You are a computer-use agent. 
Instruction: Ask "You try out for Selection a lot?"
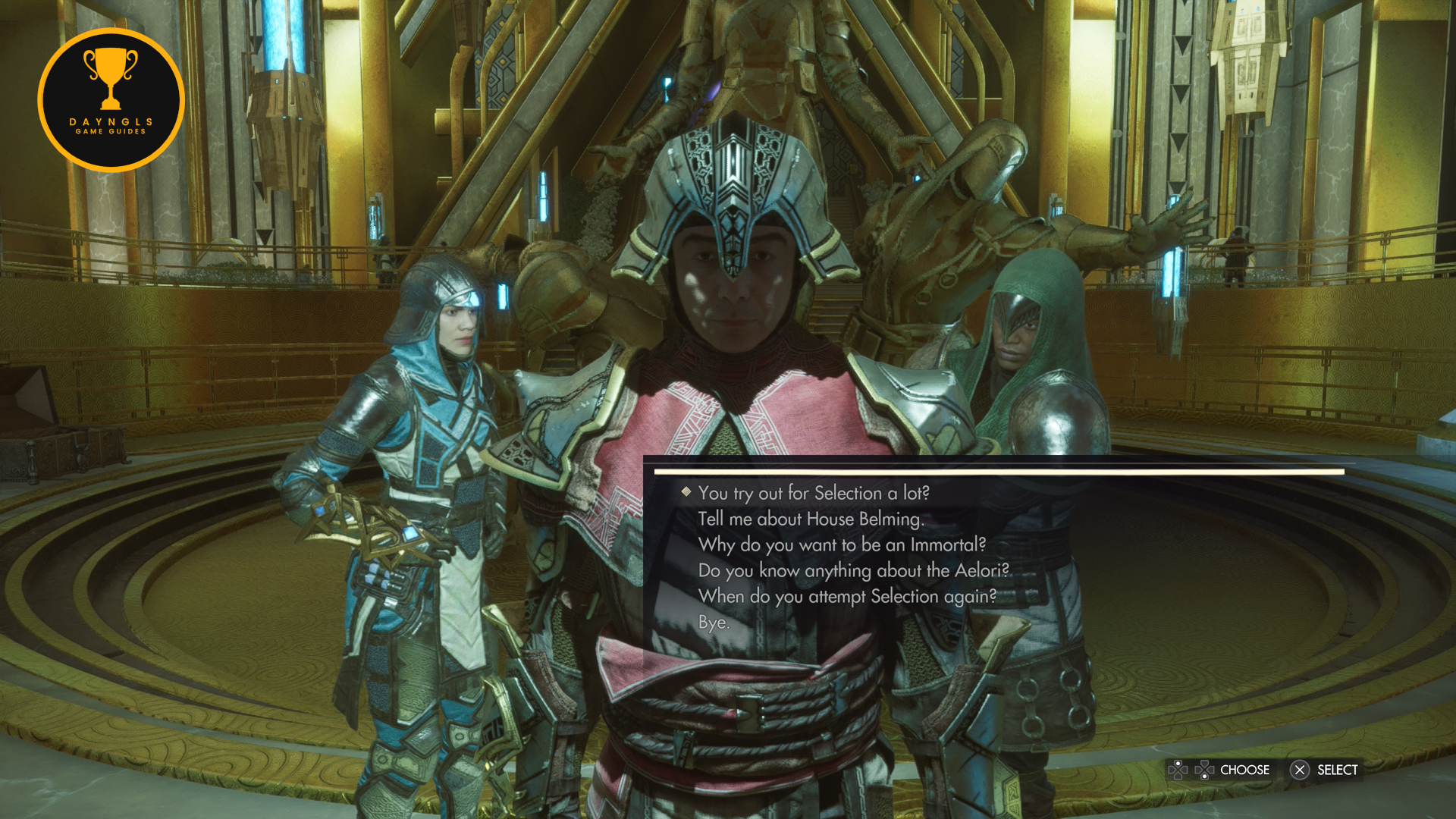(813, 493)
